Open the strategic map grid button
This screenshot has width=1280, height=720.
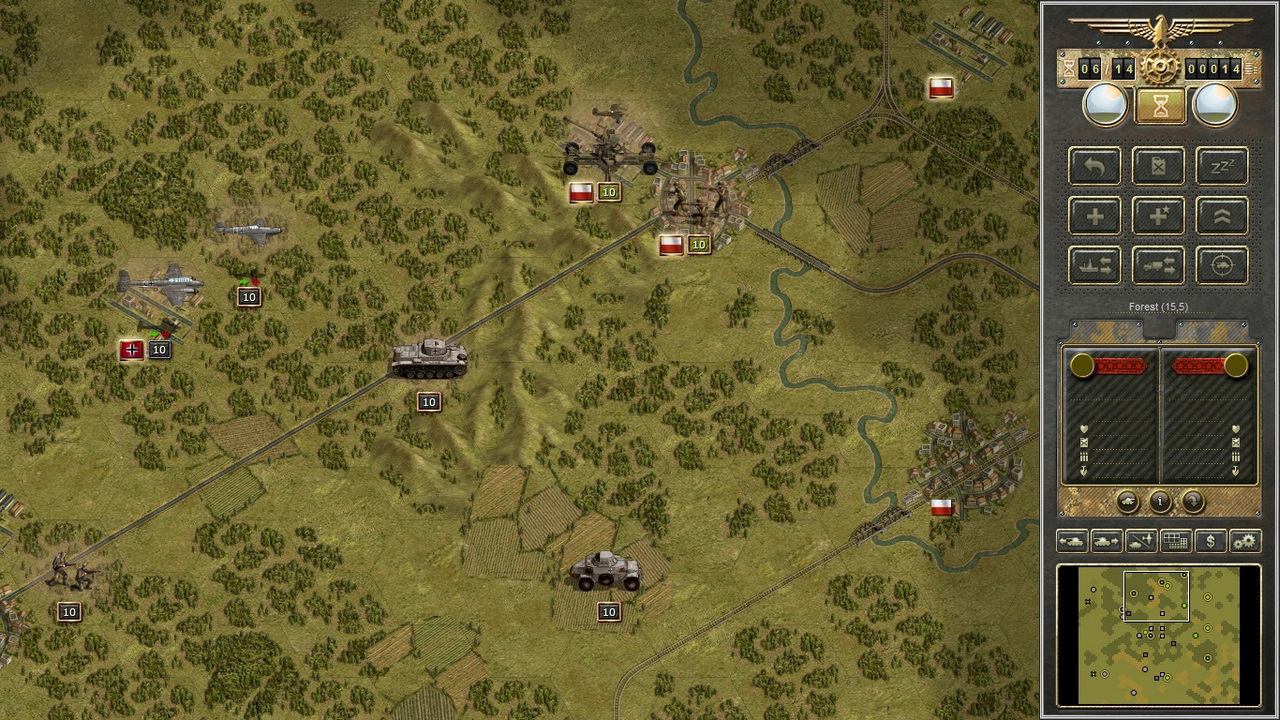[1176, 541]
